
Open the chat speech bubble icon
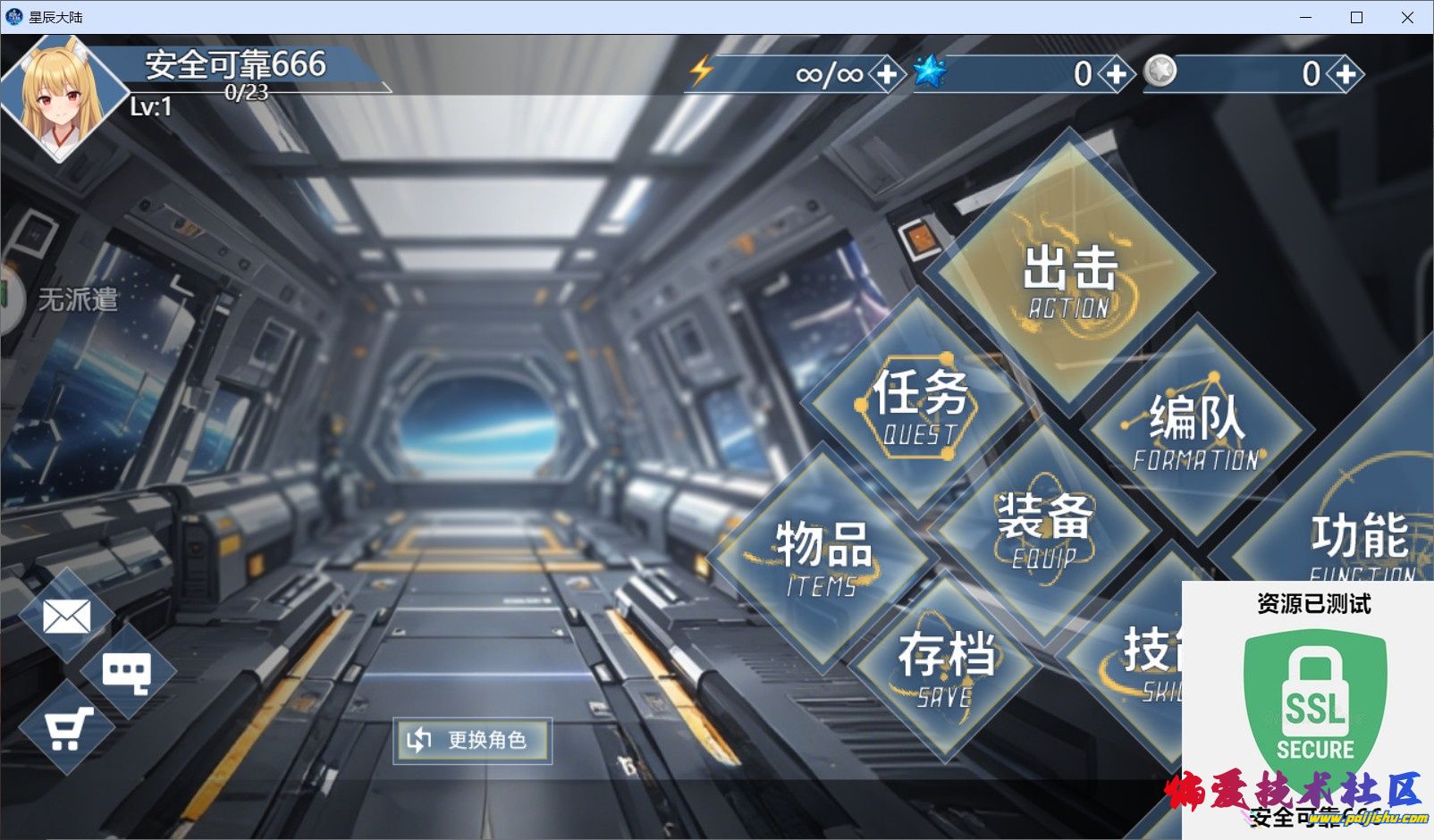pos(126,671)
